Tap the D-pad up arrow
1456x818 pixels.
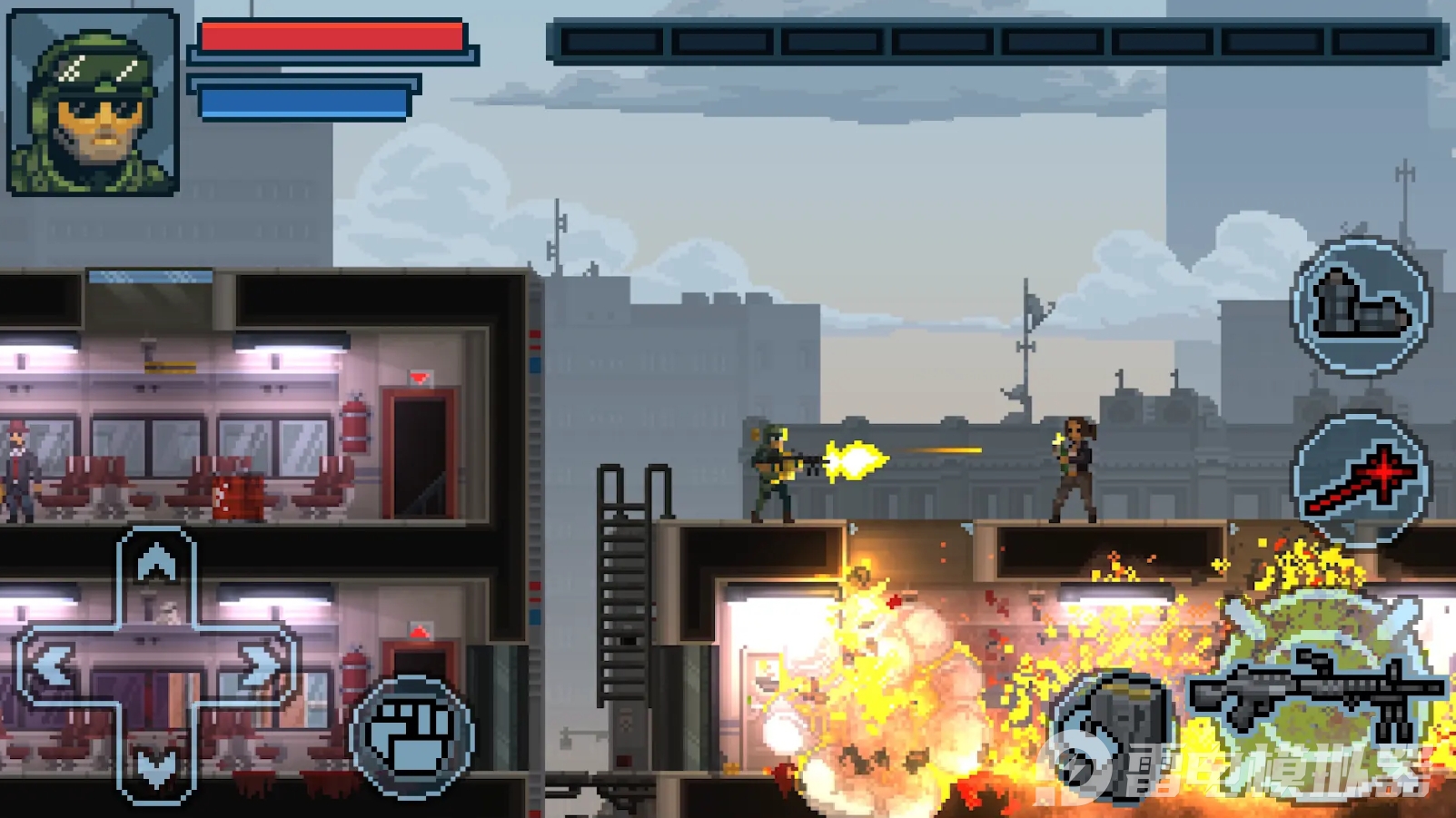click(156, 566)
